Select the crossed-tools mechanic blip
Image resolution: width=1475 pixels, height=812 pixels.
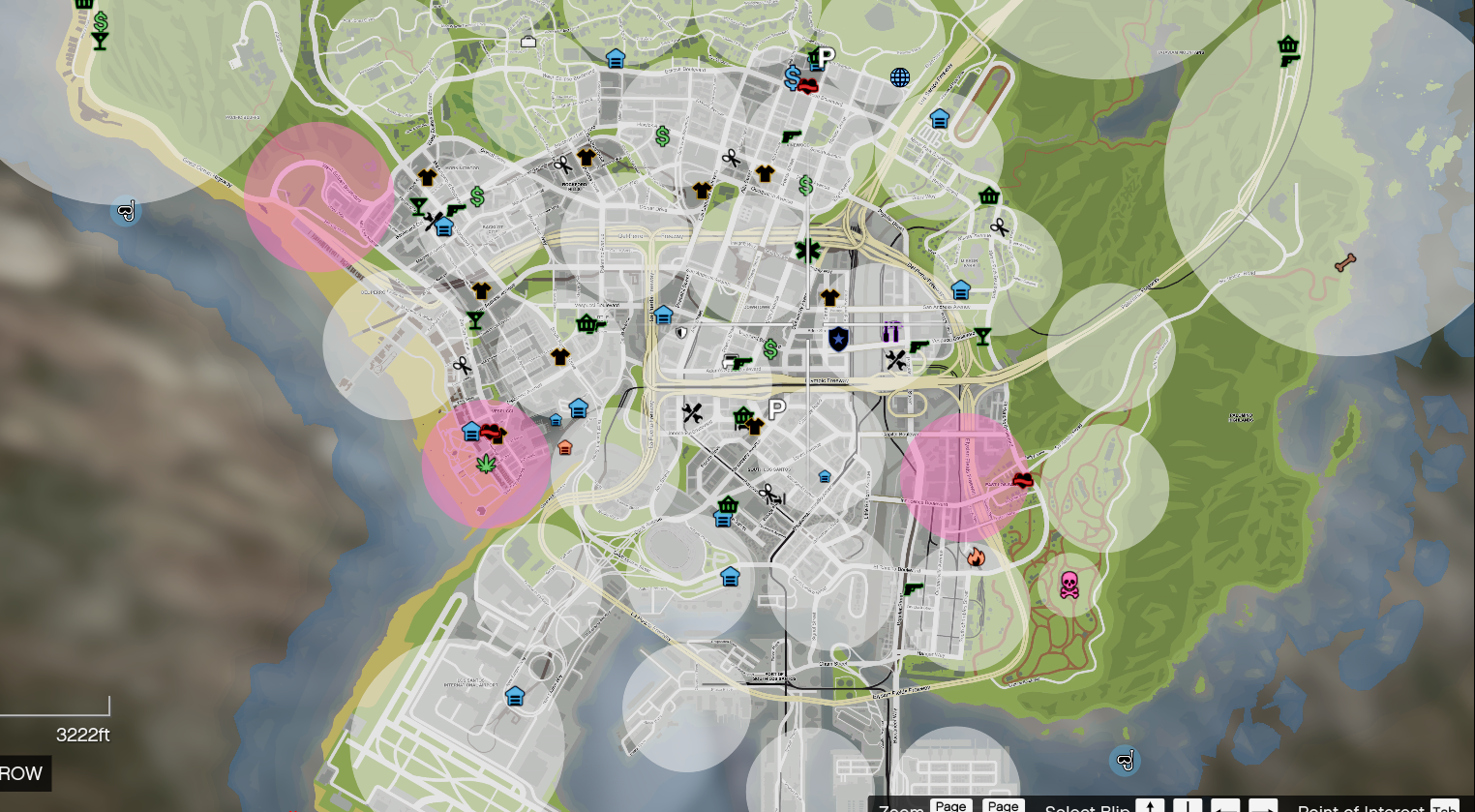click(x=894, y=360)
